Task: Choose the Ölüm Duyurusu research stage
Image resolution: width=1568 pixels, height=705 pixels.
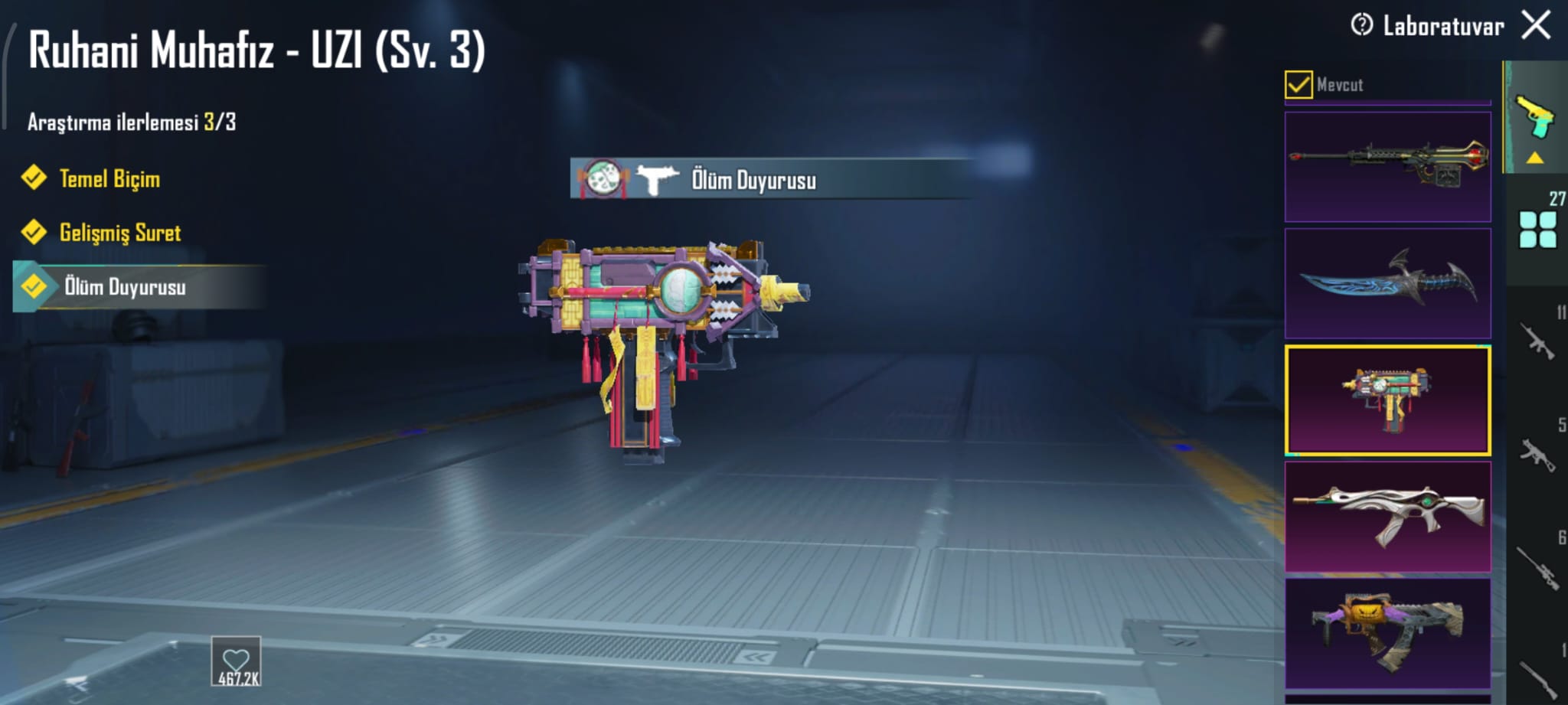Action: (124, 287)
